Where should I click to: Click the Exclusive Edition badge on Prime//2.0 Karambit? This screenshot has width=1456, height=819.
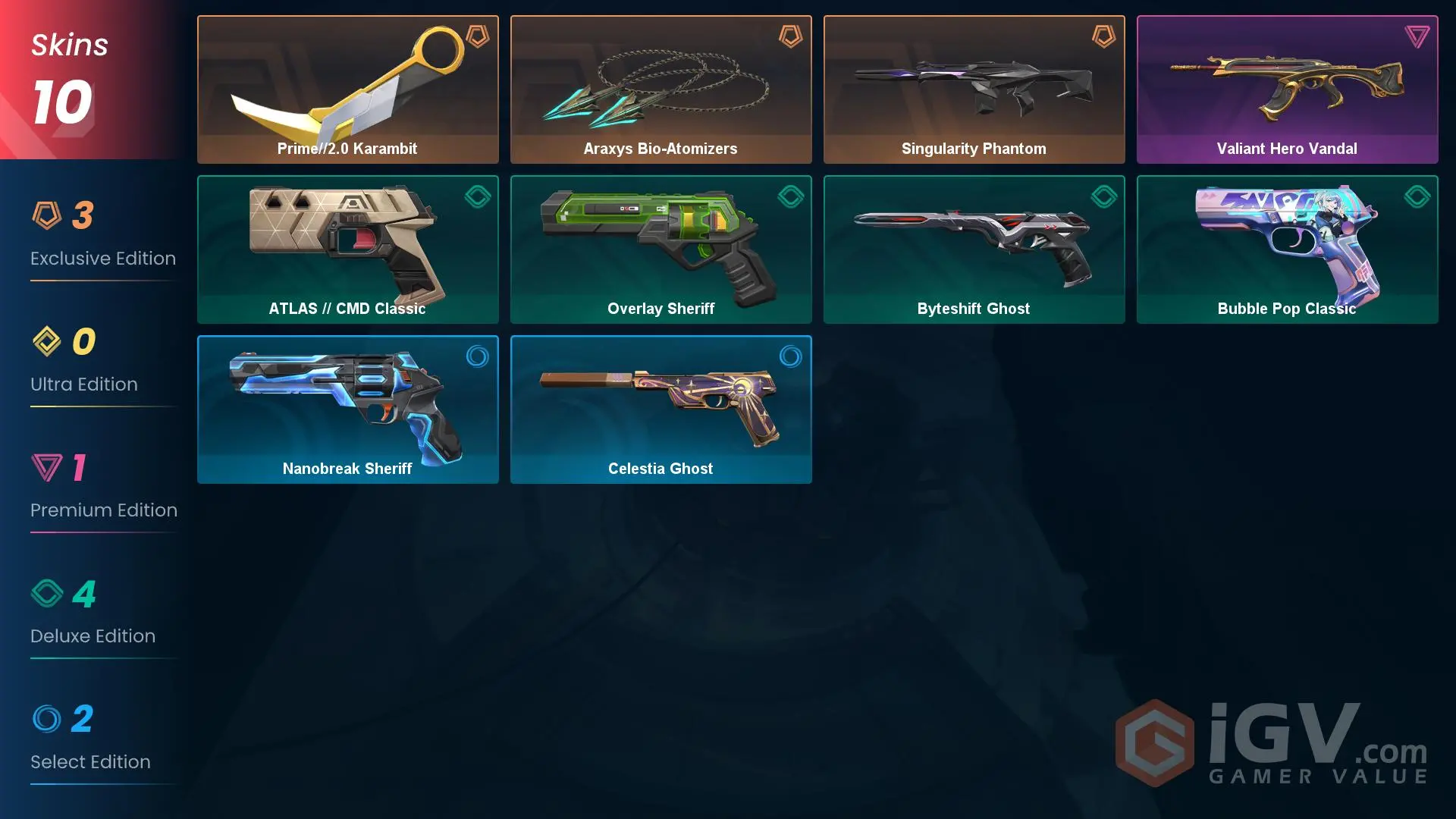[477, 37]
